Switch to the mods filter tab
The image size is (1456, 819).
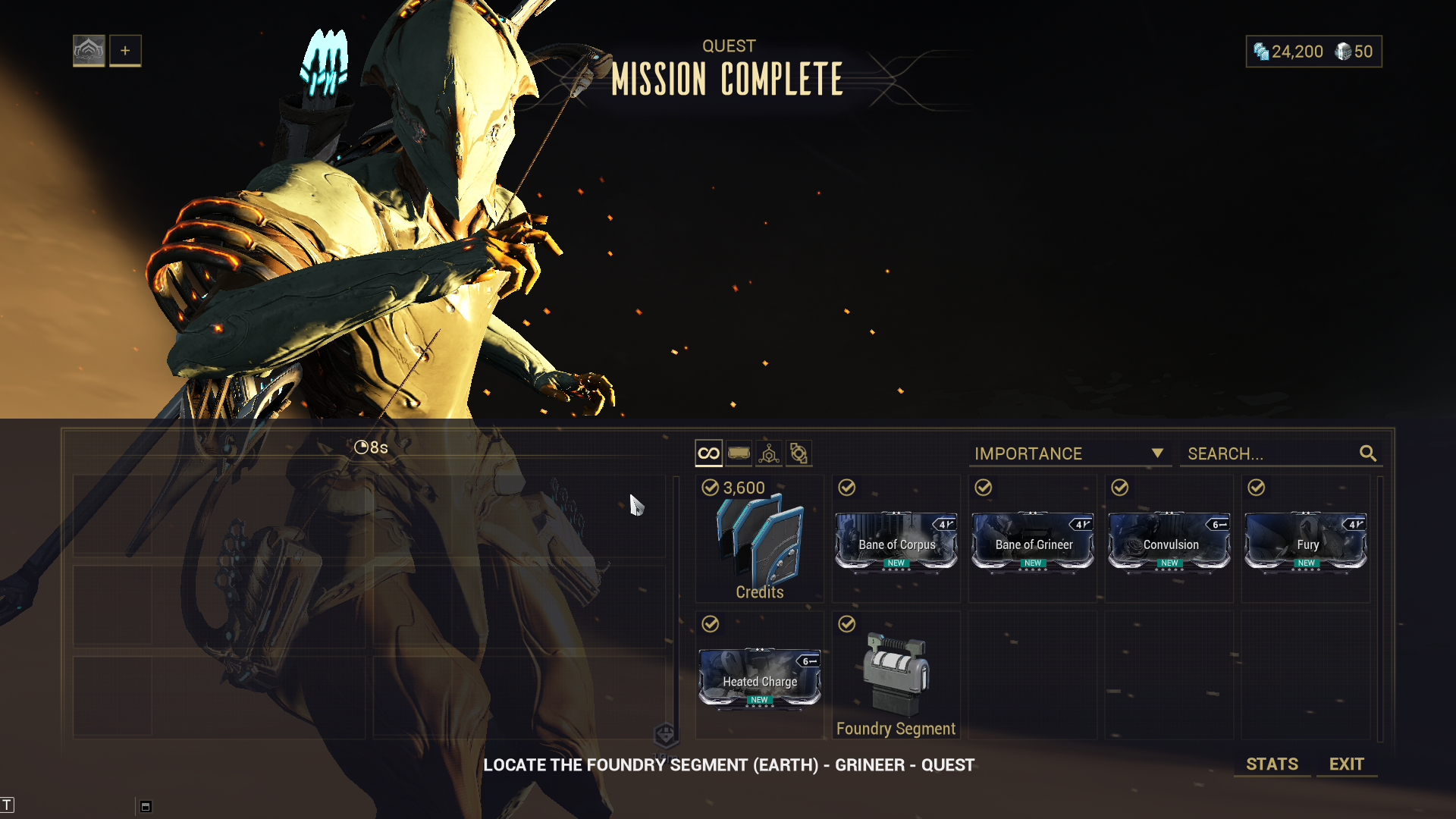click(x=739, y=453)
